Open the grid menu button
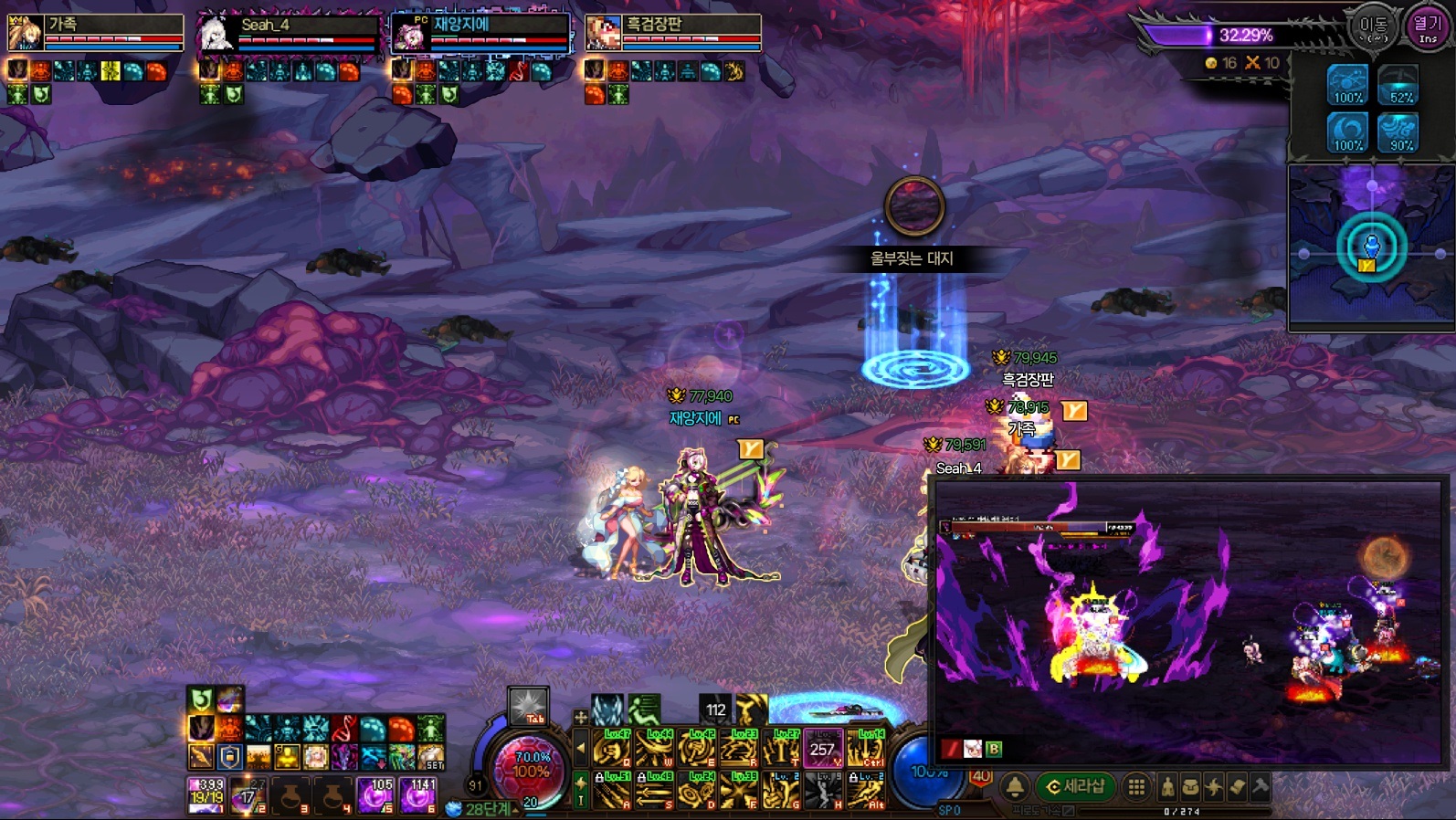The image size is (1456, 820). (1136, 786)
